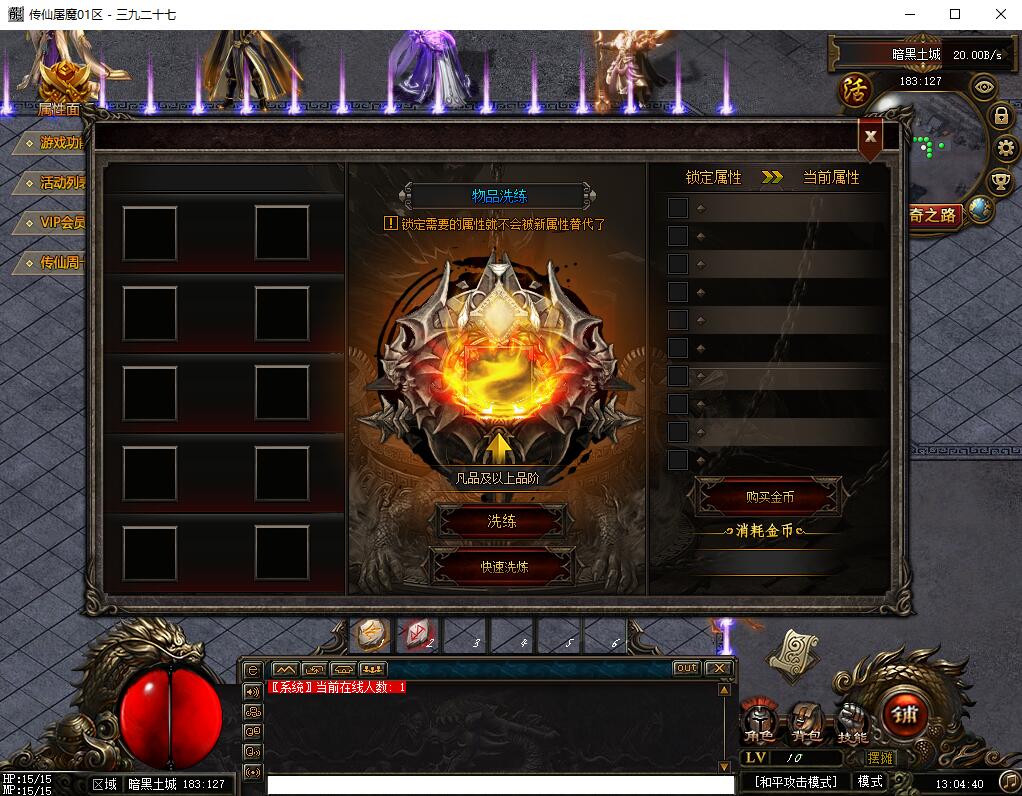
Task: Focus the chat text input box
Action: pos(500,784)
